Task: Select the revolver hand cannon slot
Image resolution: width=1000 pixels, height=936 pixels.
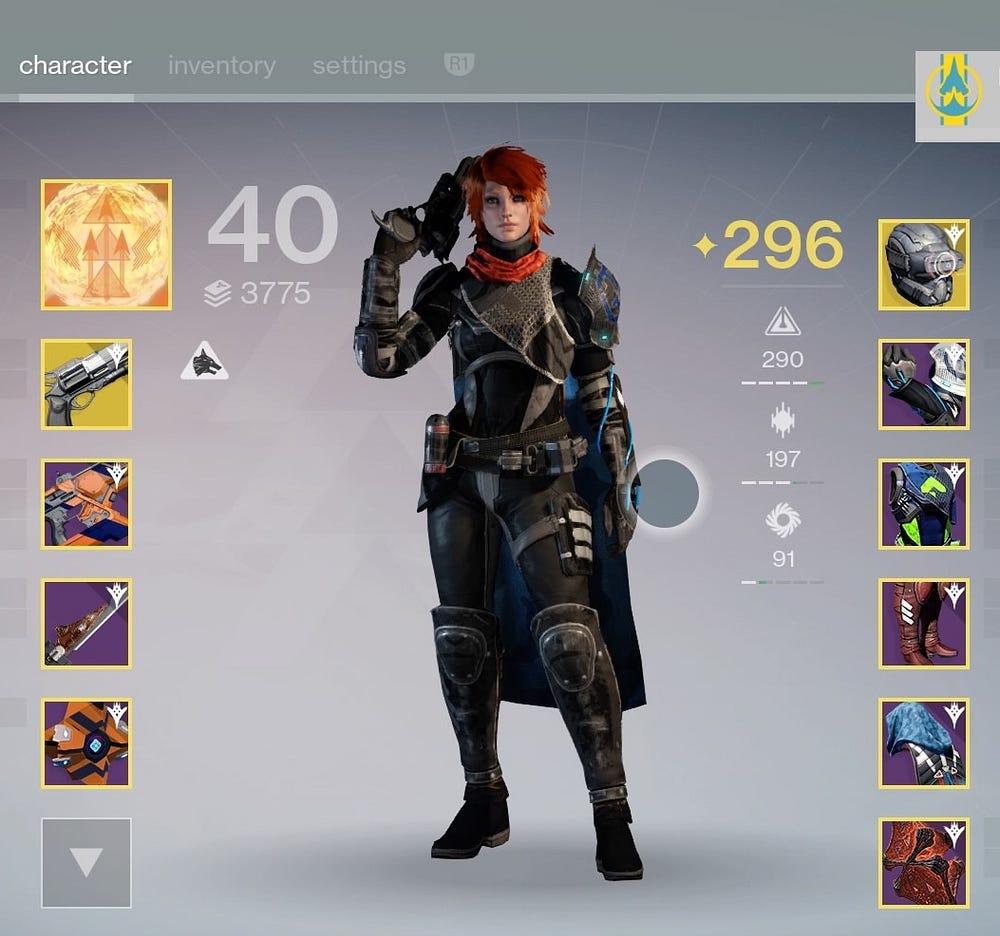Action: [x=86, y=384]
